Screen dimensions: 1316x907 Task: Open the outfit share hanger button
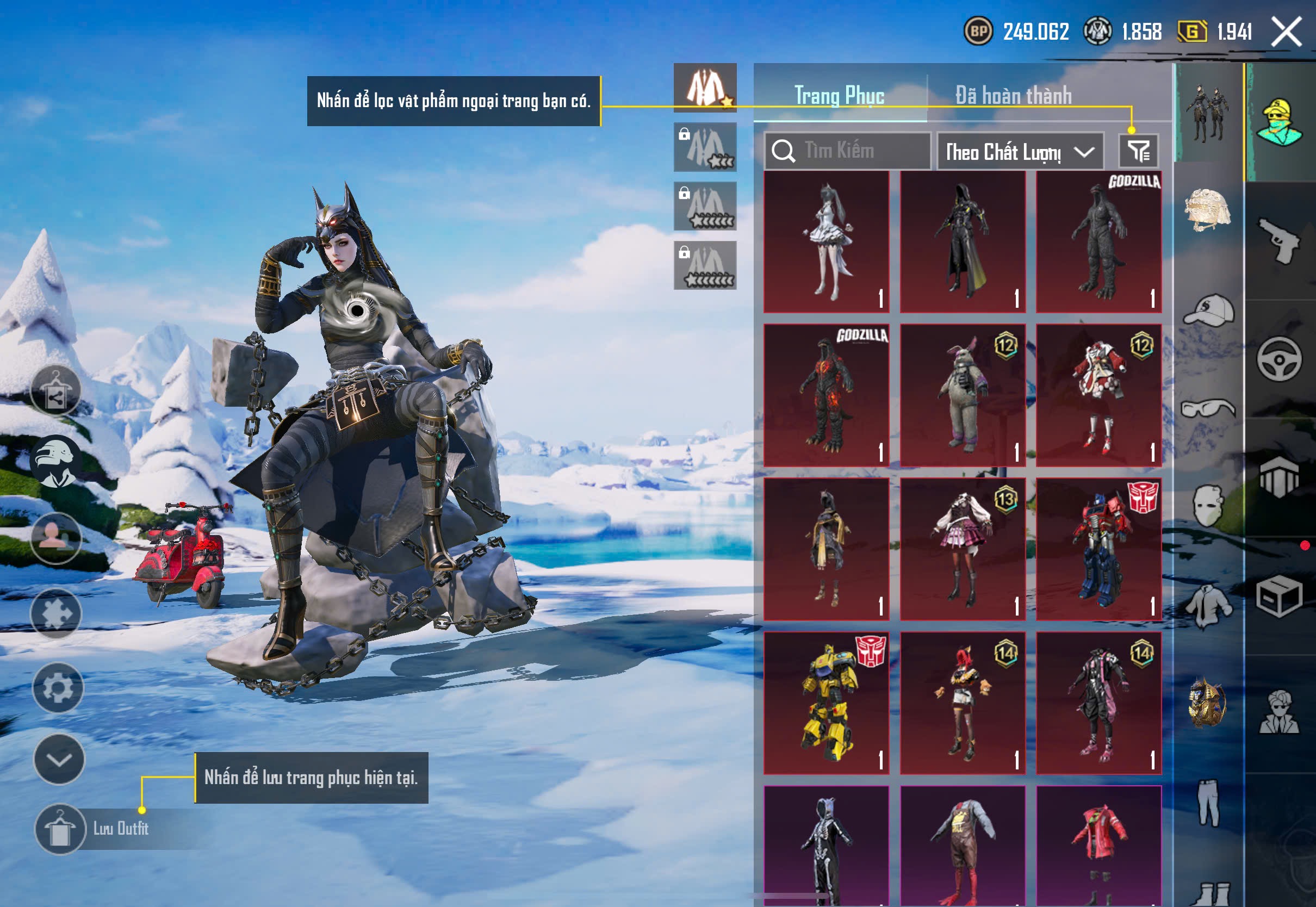point(55,391)
